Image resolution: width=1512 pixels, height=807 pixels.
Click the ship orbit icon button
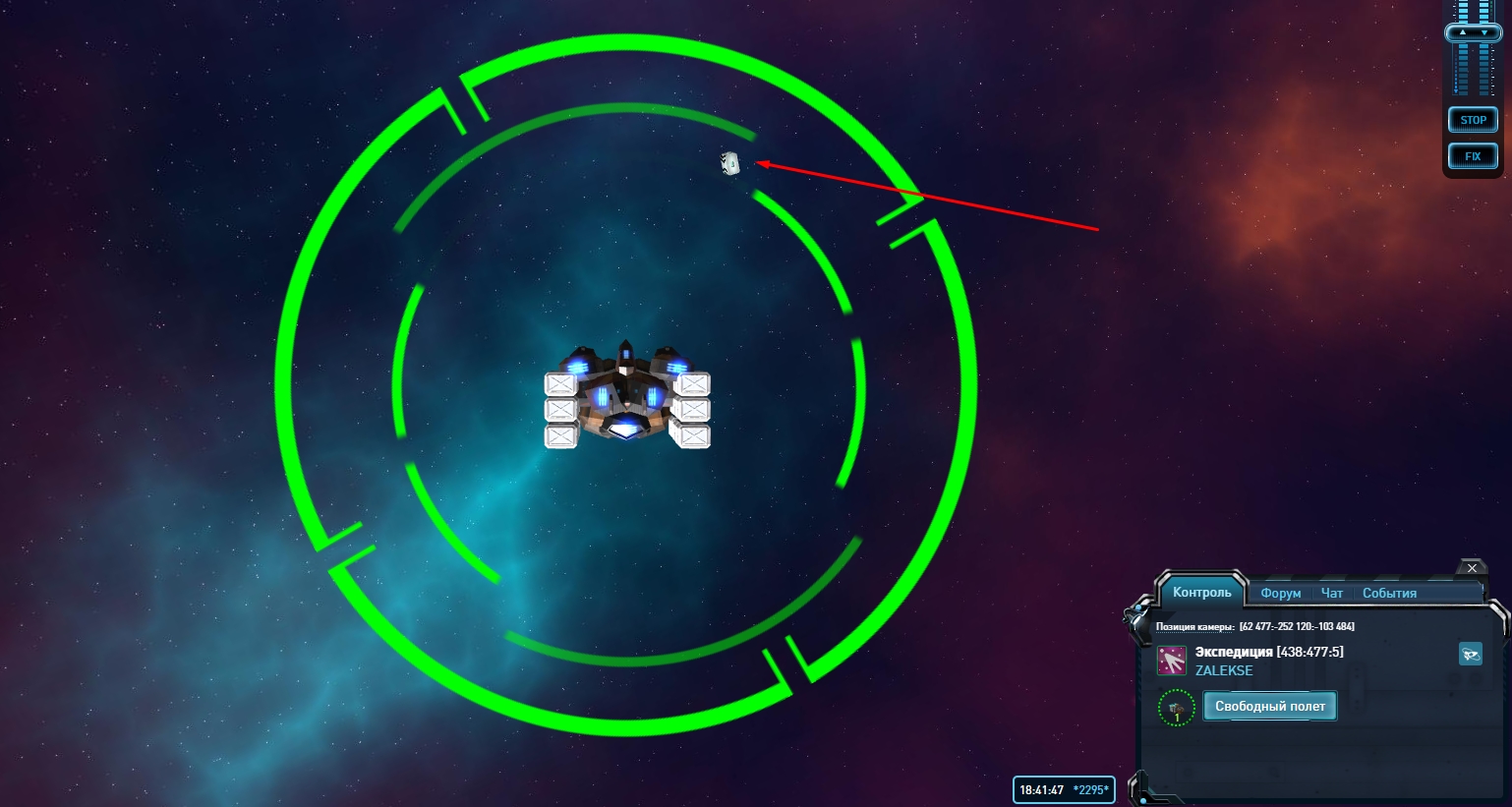[x=1470, y=654]
